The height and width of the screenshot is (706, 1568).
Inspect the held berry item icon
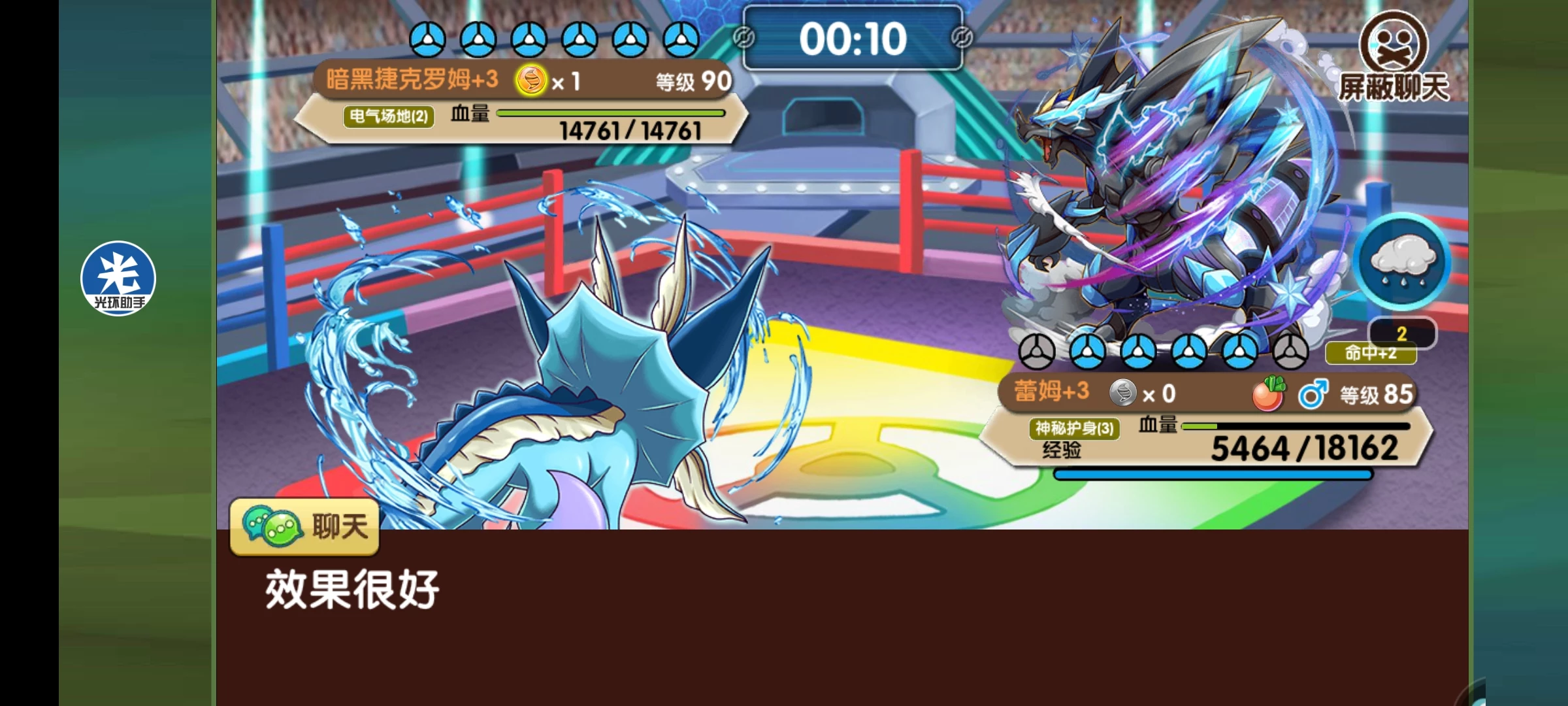tap(1268, 394)
